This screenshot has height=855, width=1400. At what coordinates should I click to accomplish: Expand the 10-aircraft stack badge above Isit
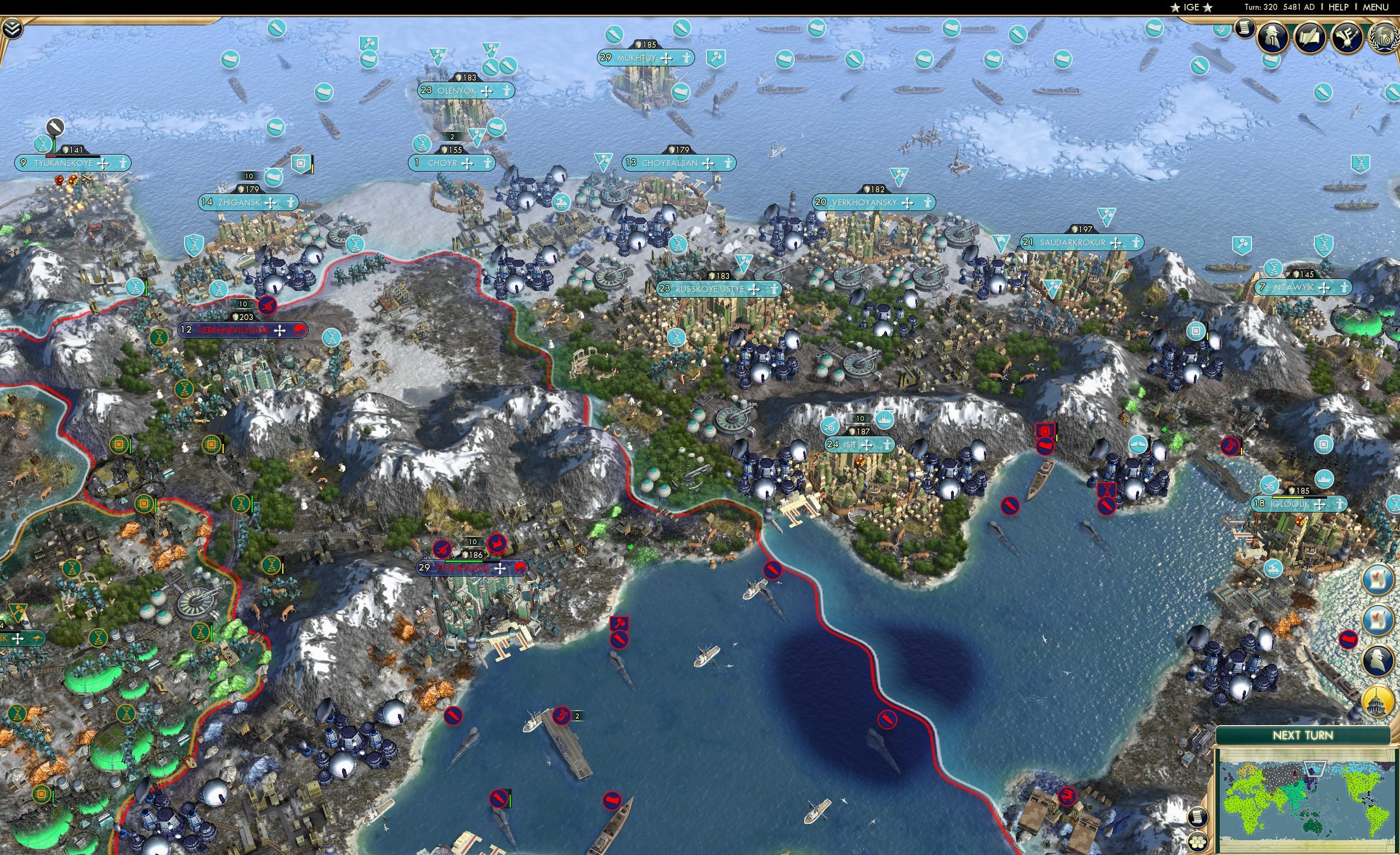coord(860,419)
